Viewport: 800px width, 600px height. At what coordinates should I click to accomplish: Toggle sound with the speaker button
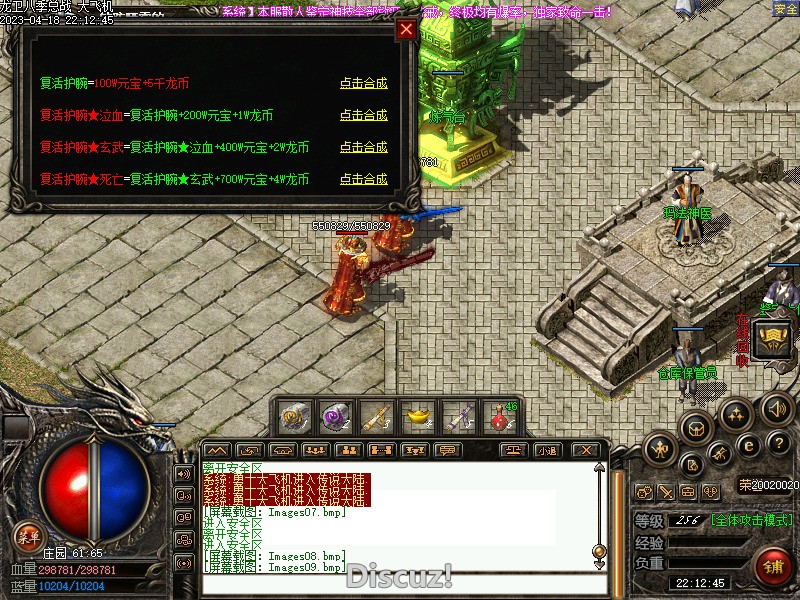pyautogui.click(x=775, y=409)
